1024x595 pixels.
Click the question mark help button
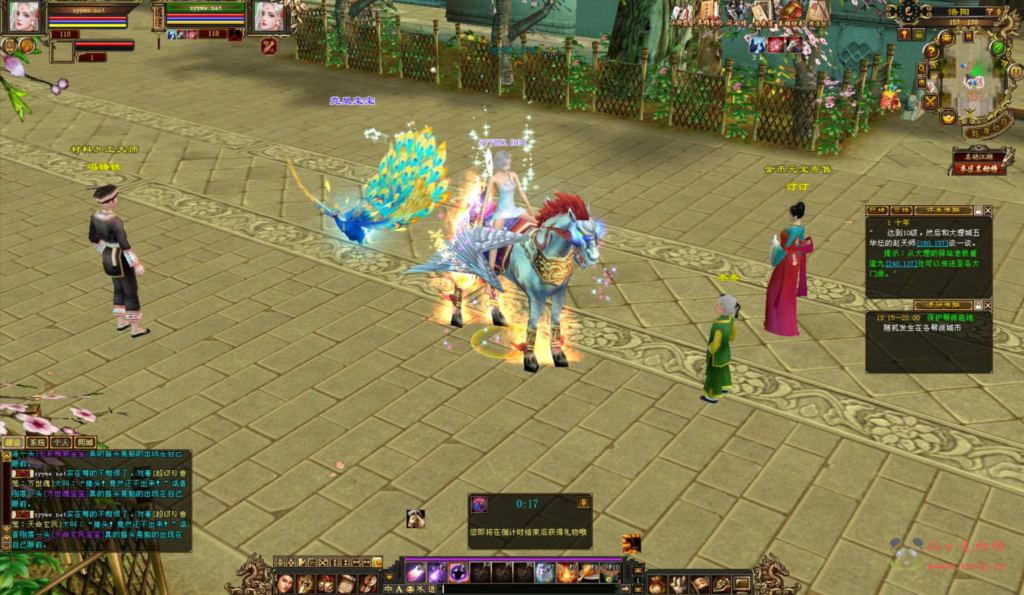(931, 51)
